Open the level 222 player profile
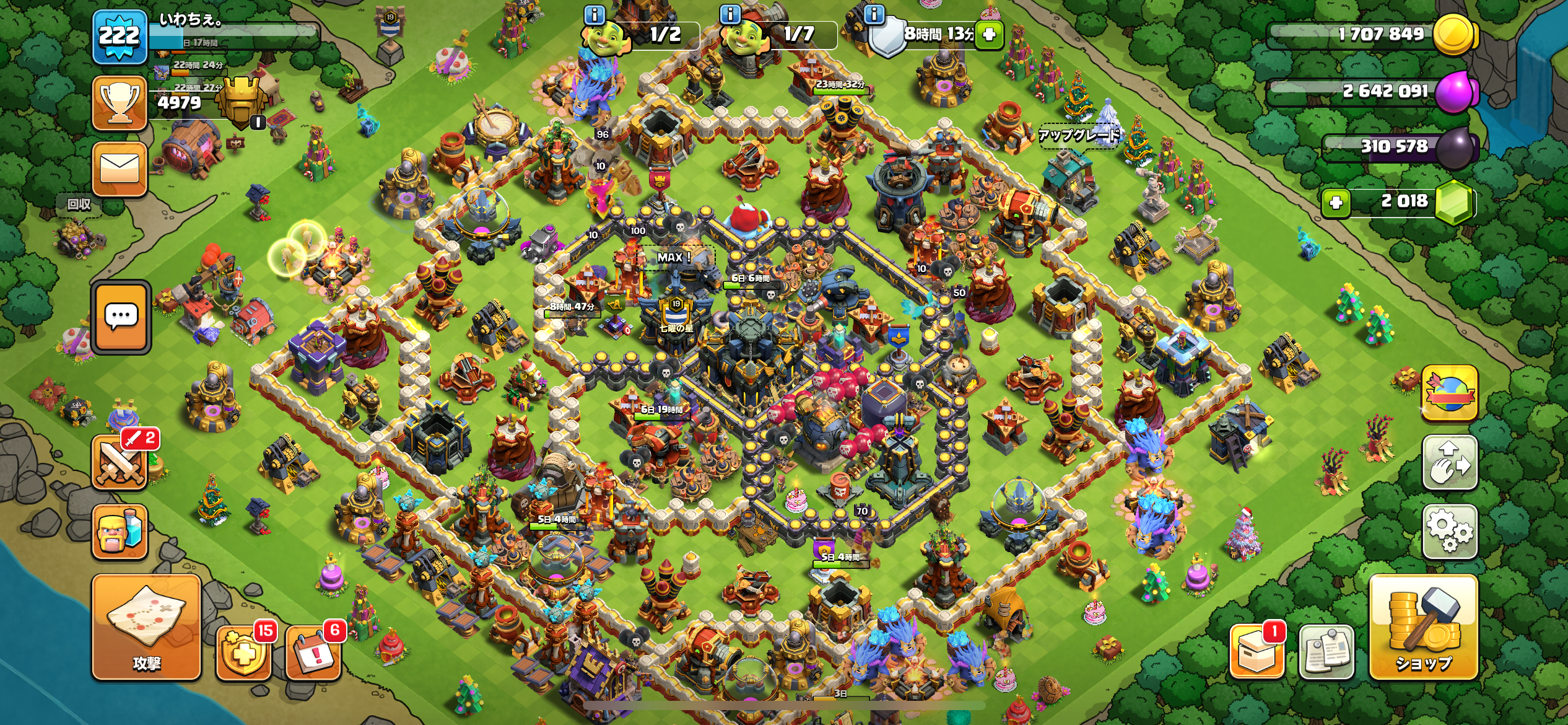Viewport: 1568px width, 725px height. [x=120, y=37]
